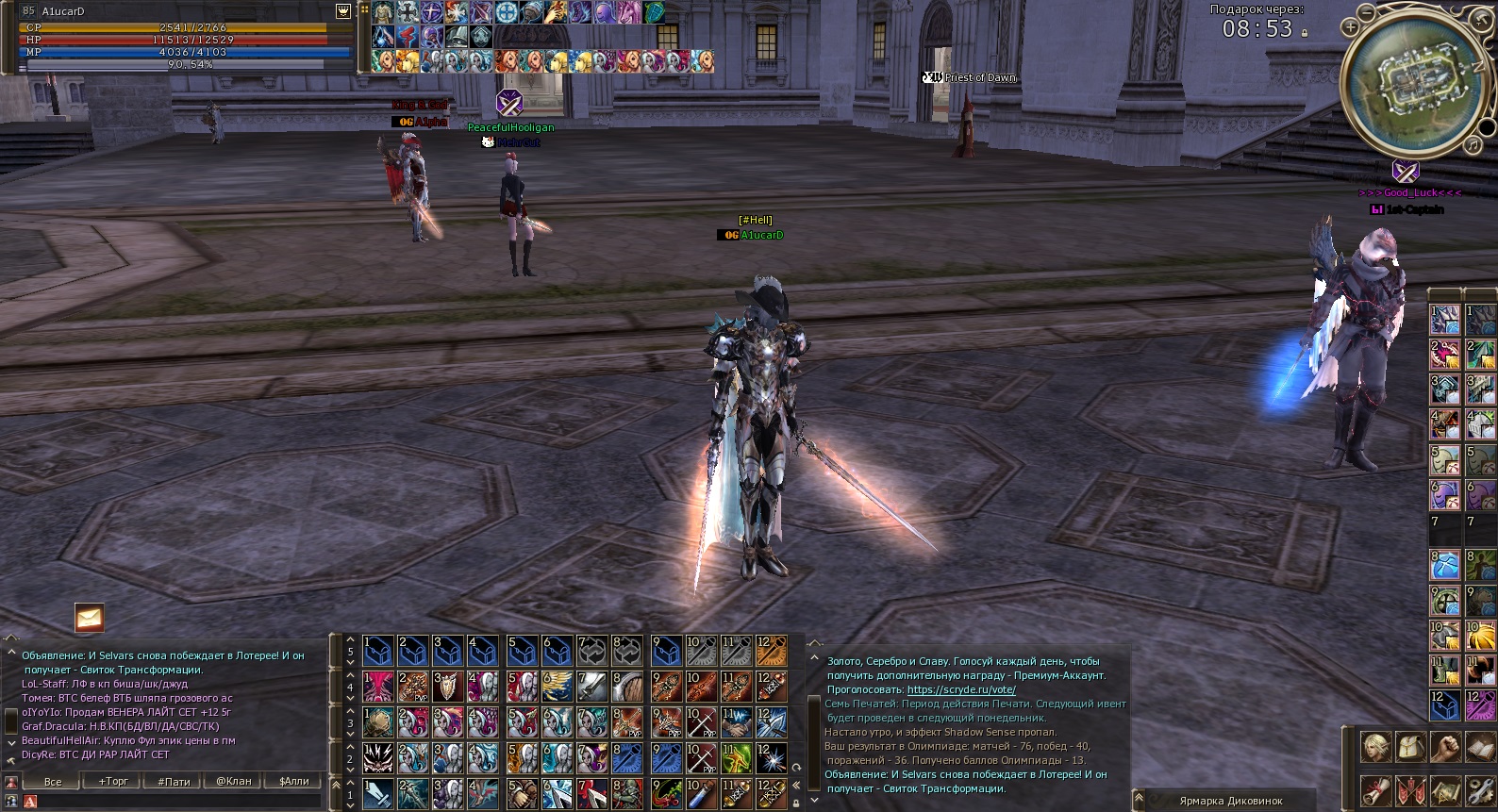Open the actions fist icon
1498x812 pixels.
pos(1445,747)
